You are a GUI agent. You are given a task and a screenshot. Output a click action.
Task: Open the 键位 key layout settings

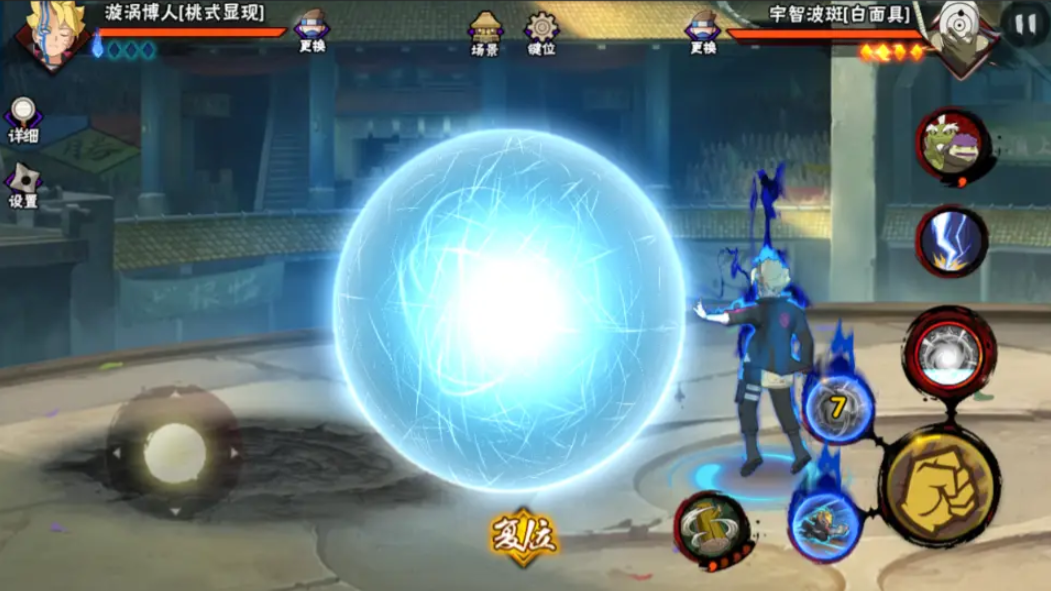[x=541, y=31]
